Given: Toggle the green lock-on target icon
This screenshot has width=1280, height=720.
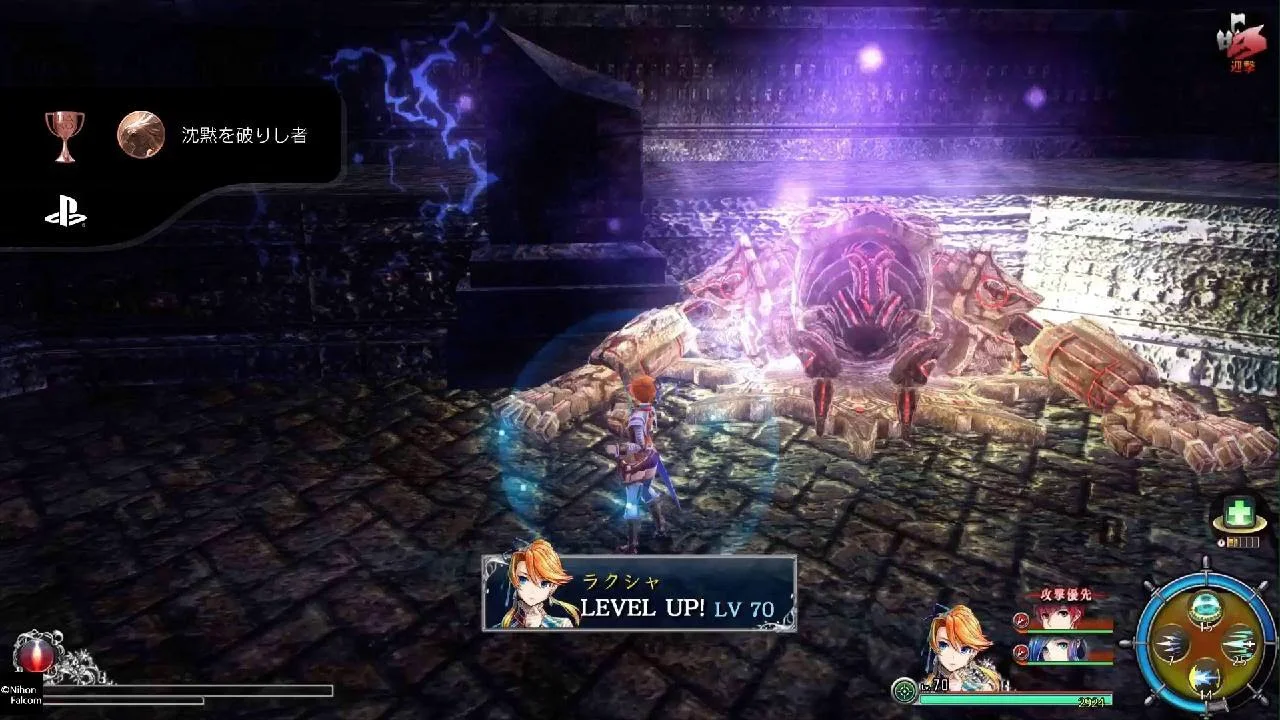Looking at the screenshot, I should pos(905,689).
